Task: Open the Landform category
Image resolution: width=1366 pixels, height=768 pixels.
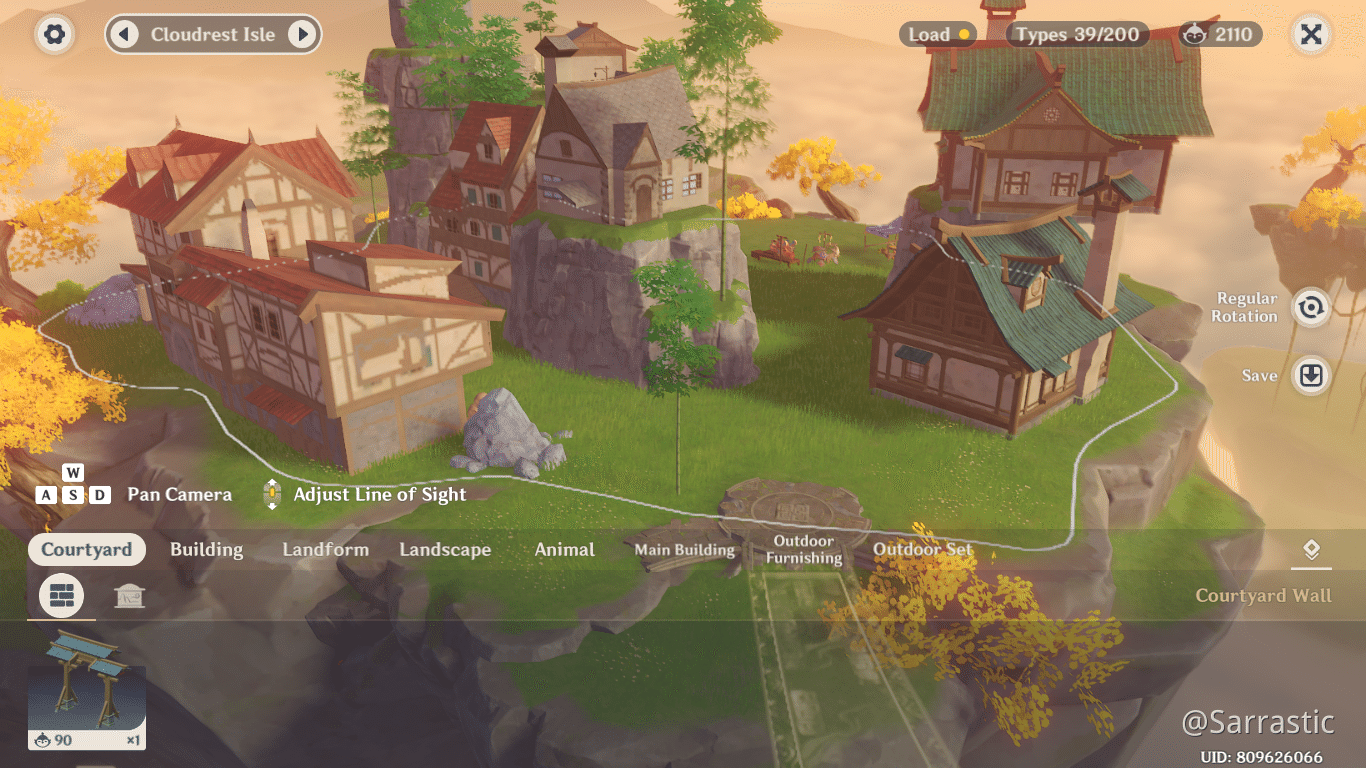Action: coord(325,550)
